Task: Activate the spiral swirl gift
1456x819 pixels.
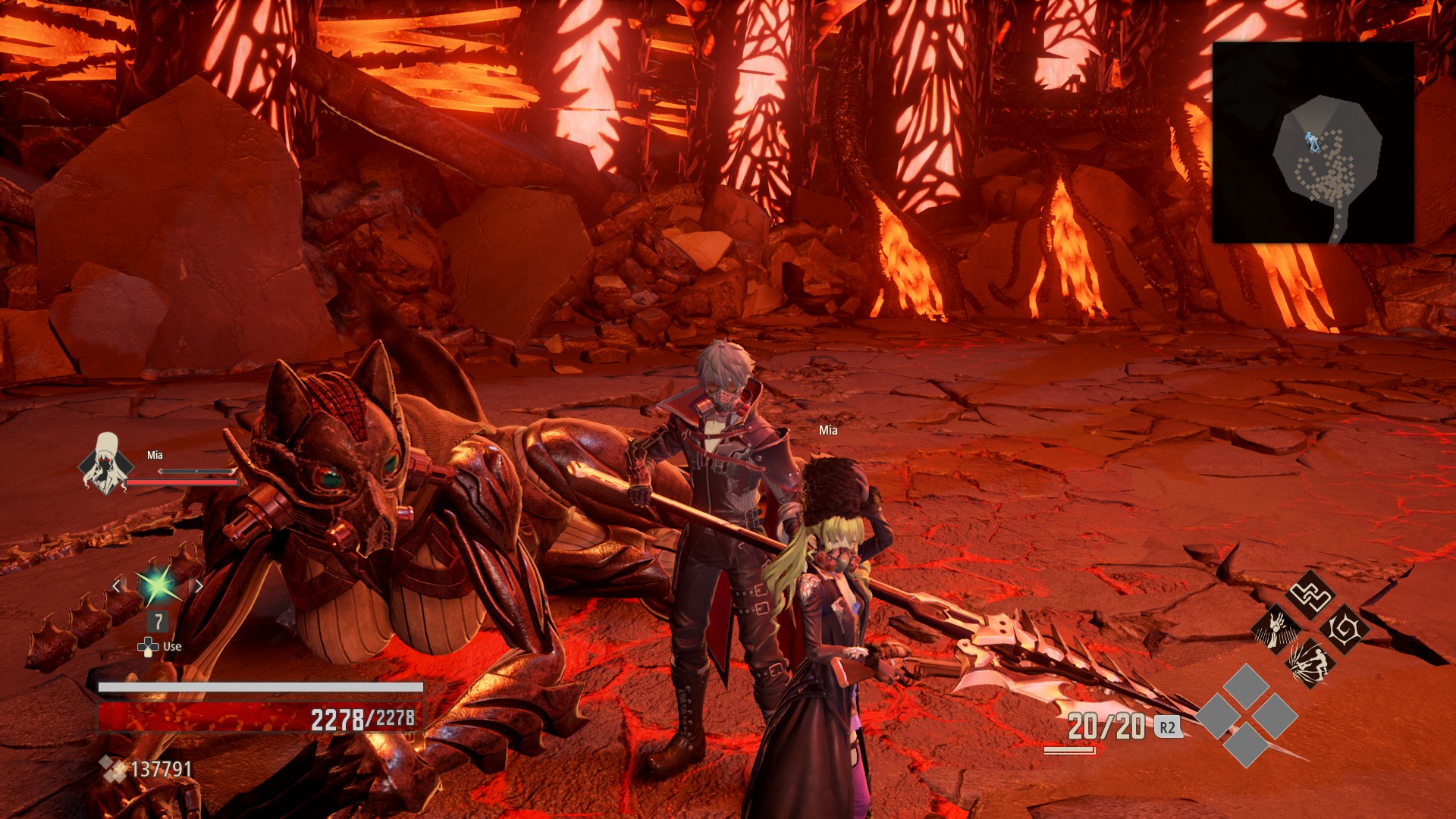Action: pos(1345,629)
